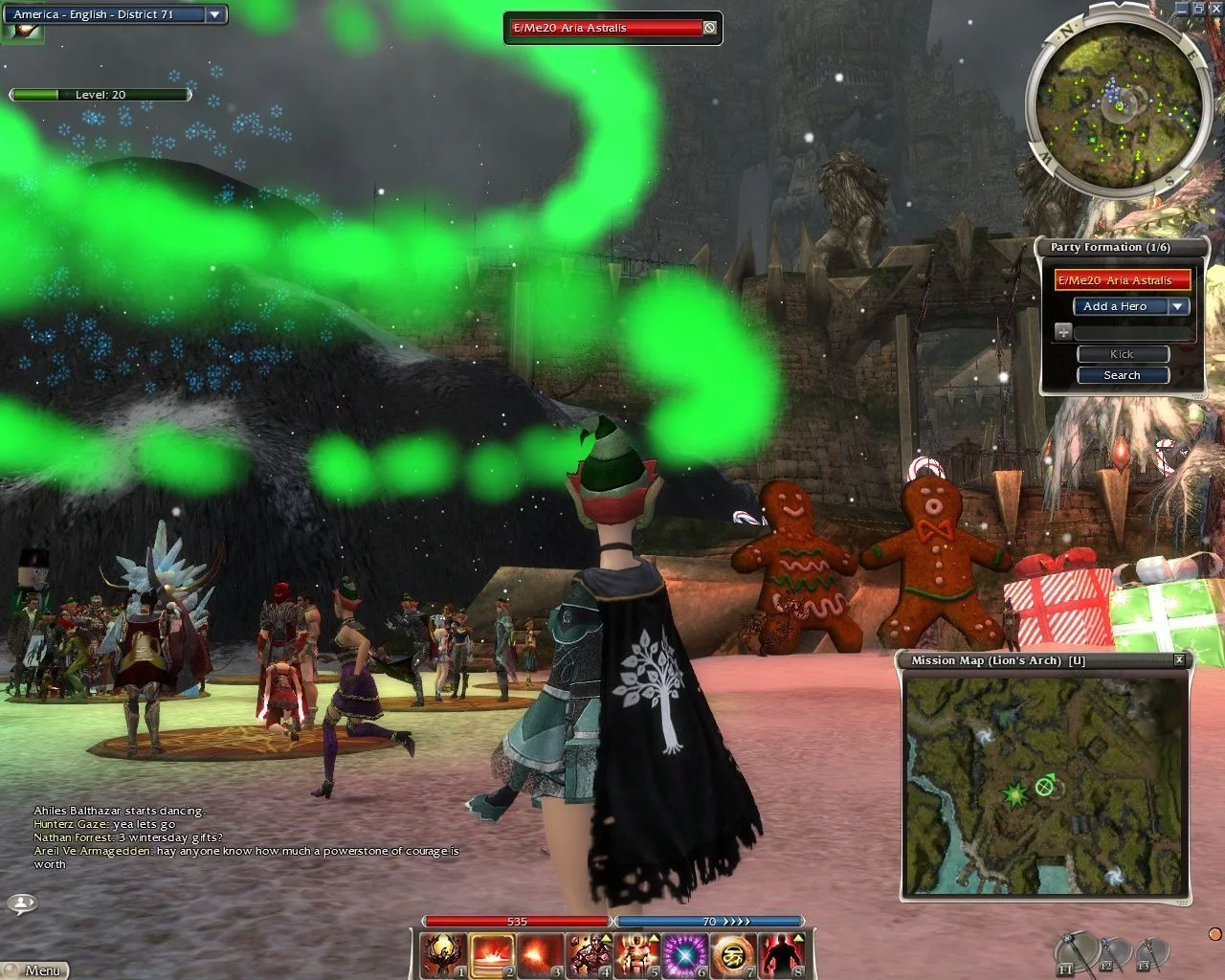This screenshot has height=980, width=1225.
Task: Activate the highlighted fire burst skill in slot 2
Action: pyautogui.click(x=493, y=954)
